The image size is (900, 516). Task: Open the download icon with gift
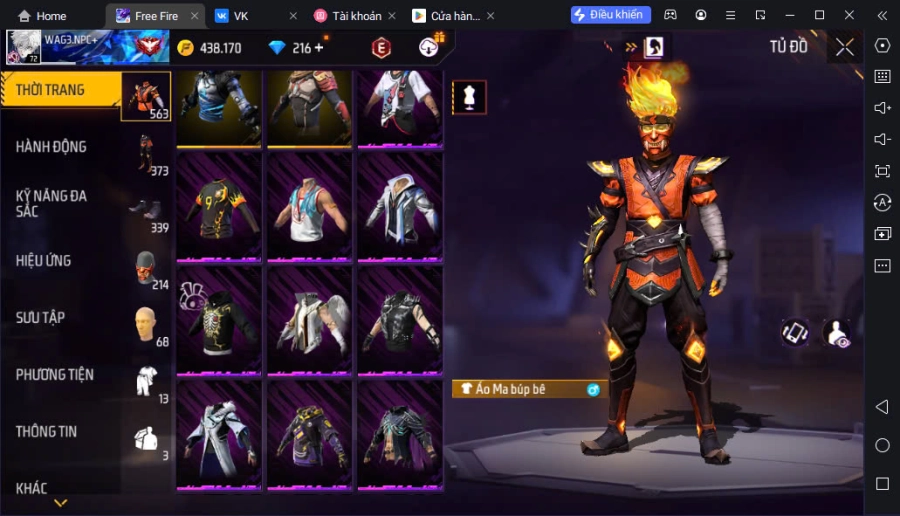coord(431,47)
